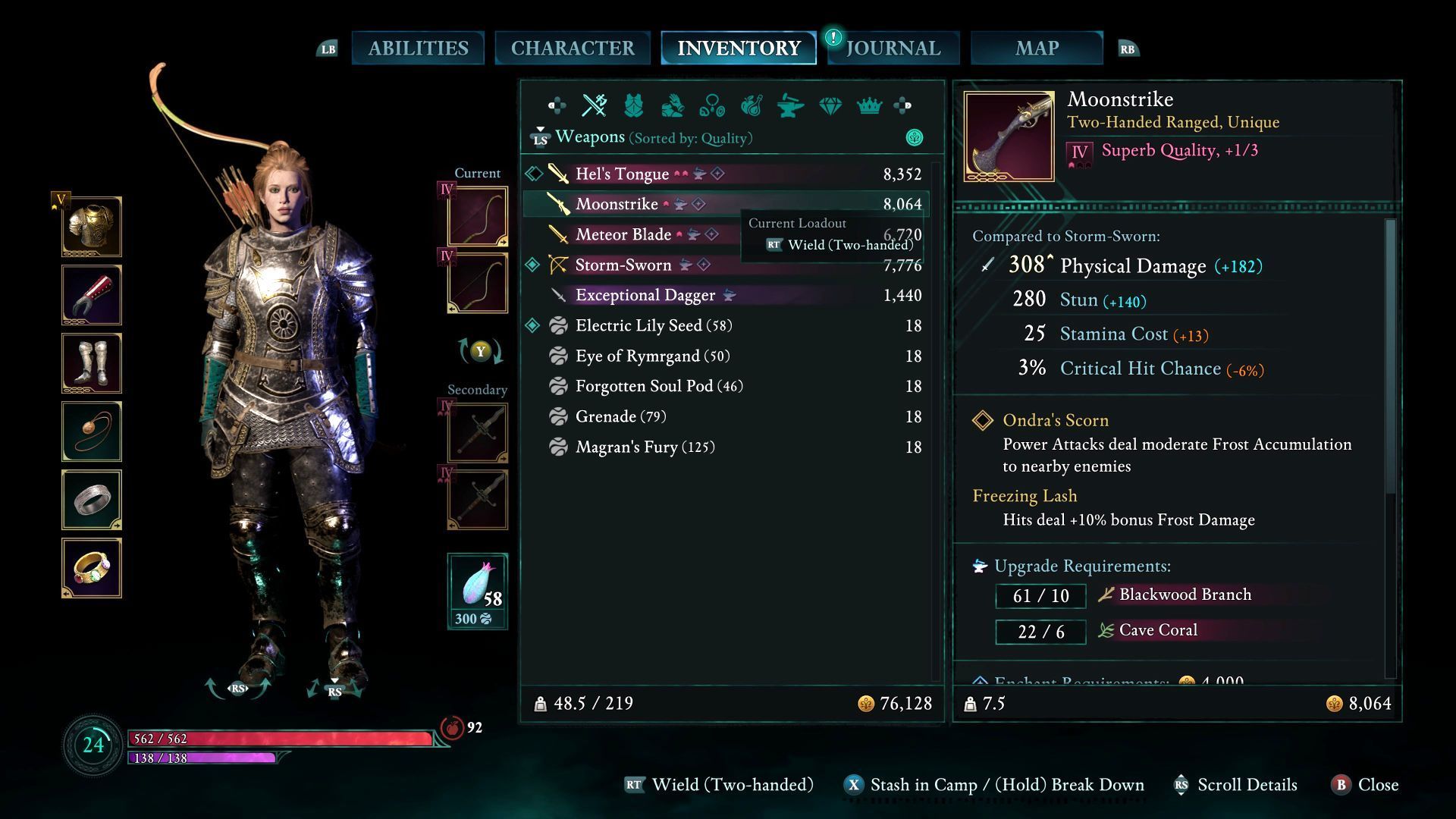Screen dimensions: 1456x819
Task: Click the jeweled gold ring slot
Action: click(92, 568)
